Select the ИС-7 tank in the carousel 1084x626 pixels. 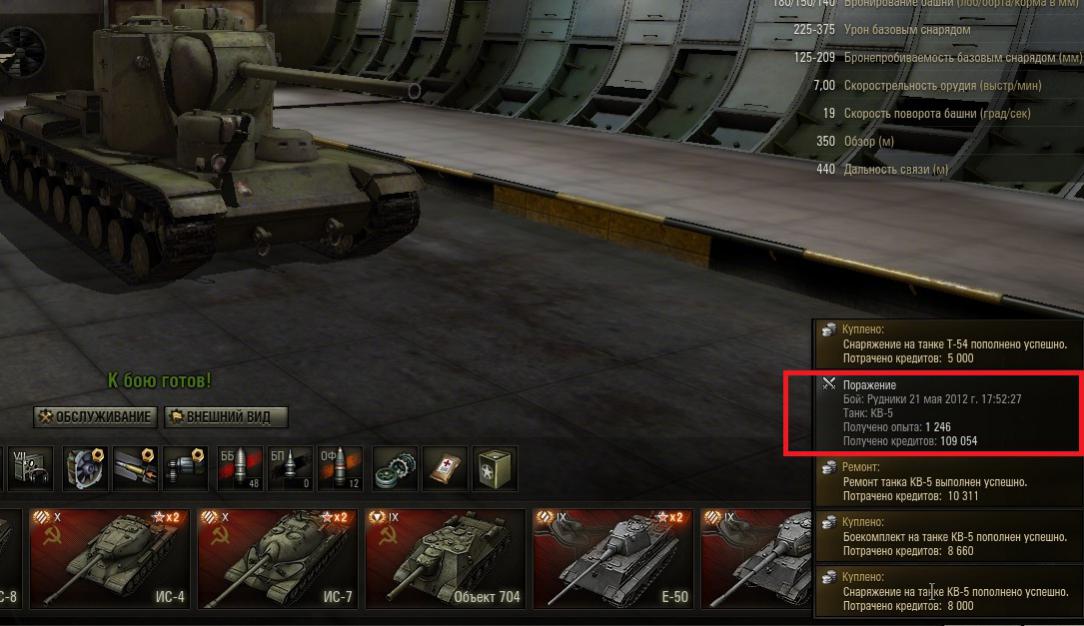(x=277, y=561)
